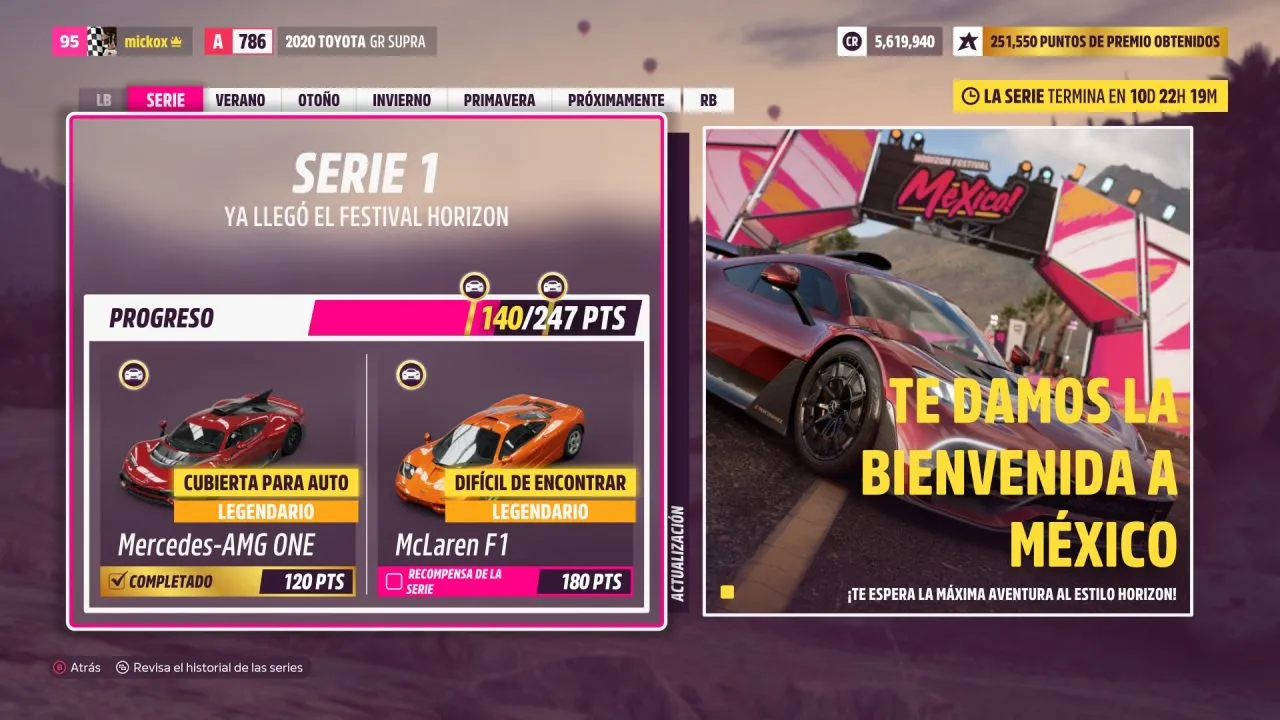The width and height of the screenshot is (1280, 720).
Task: Select the Mercedes-AMG ONE reward card
Action: (x=228, y=474)
